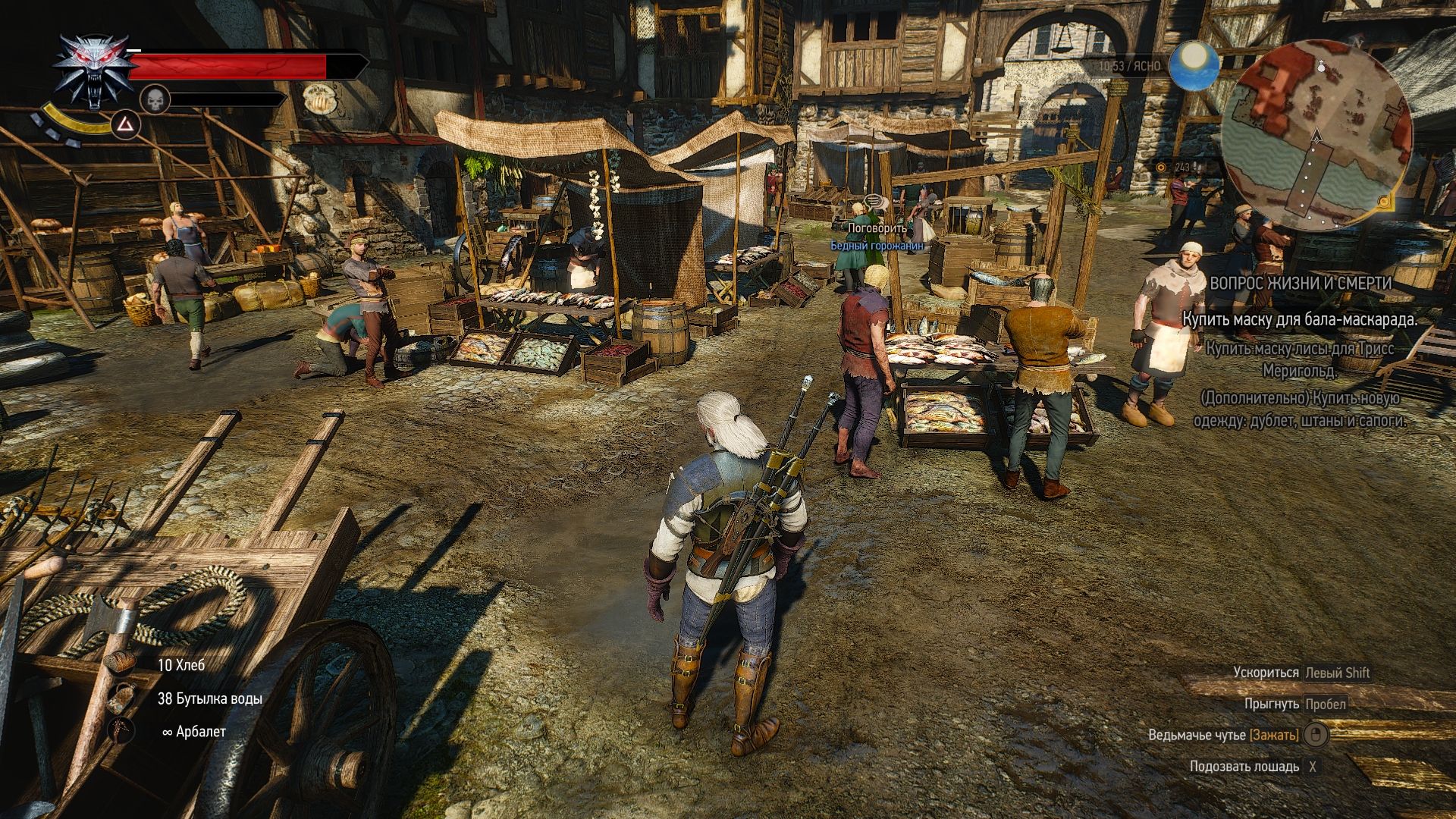Select objective «Купить маску для бала-маскарада»

coord(1300,319)
